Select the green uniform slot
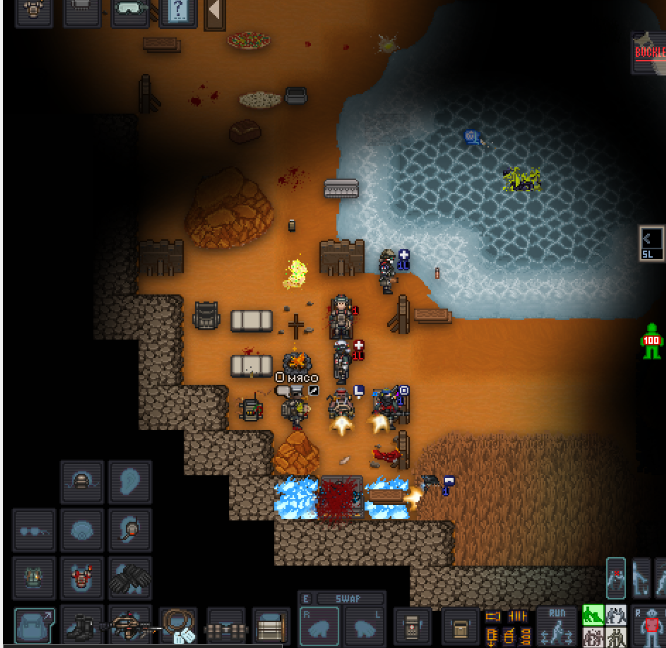Viewport: 666px width, 648px height. point(34,578)
